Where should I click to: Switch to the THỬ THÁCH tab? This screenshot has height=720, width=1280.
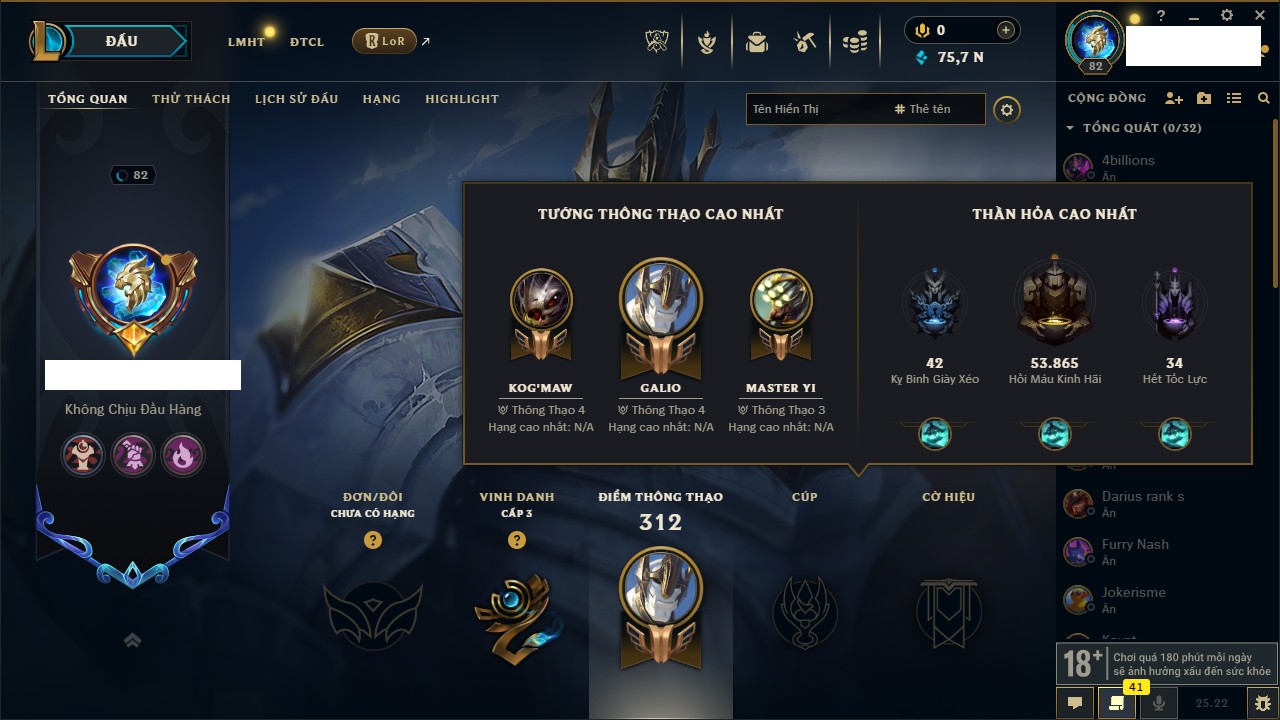(191, 99)
